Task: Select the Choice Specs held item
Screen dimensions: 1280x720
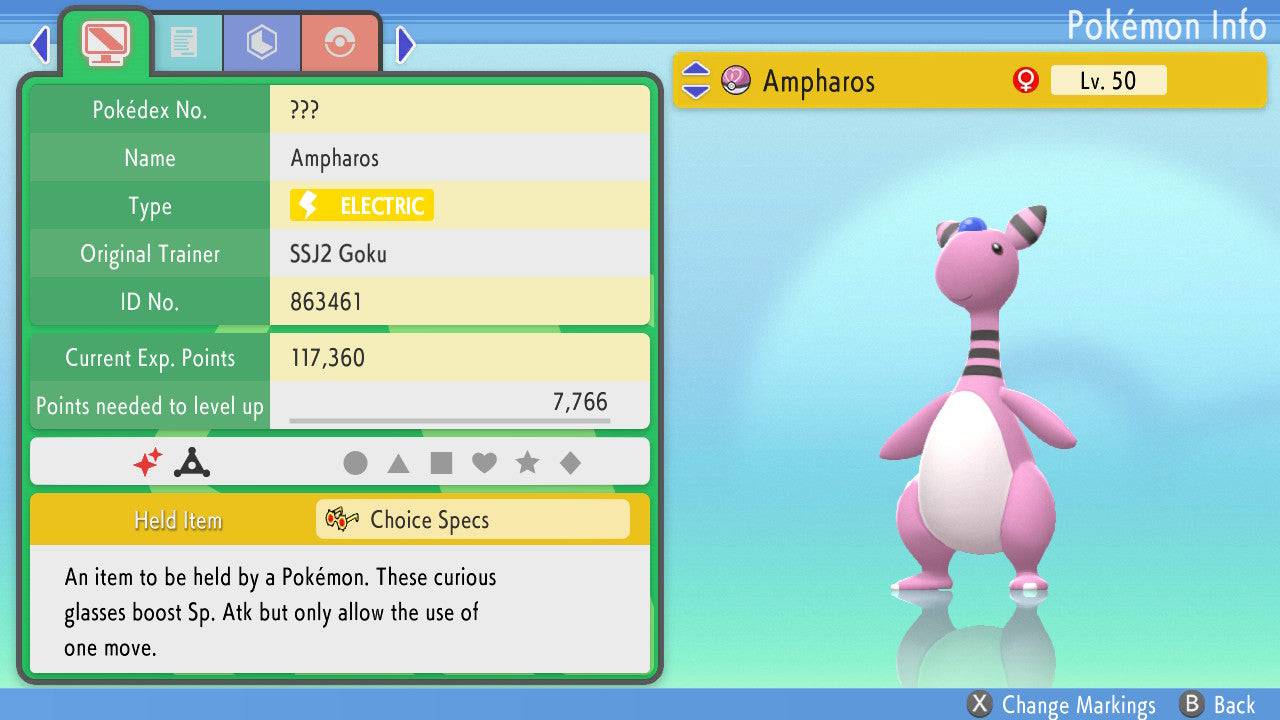Action: [472, 520]
